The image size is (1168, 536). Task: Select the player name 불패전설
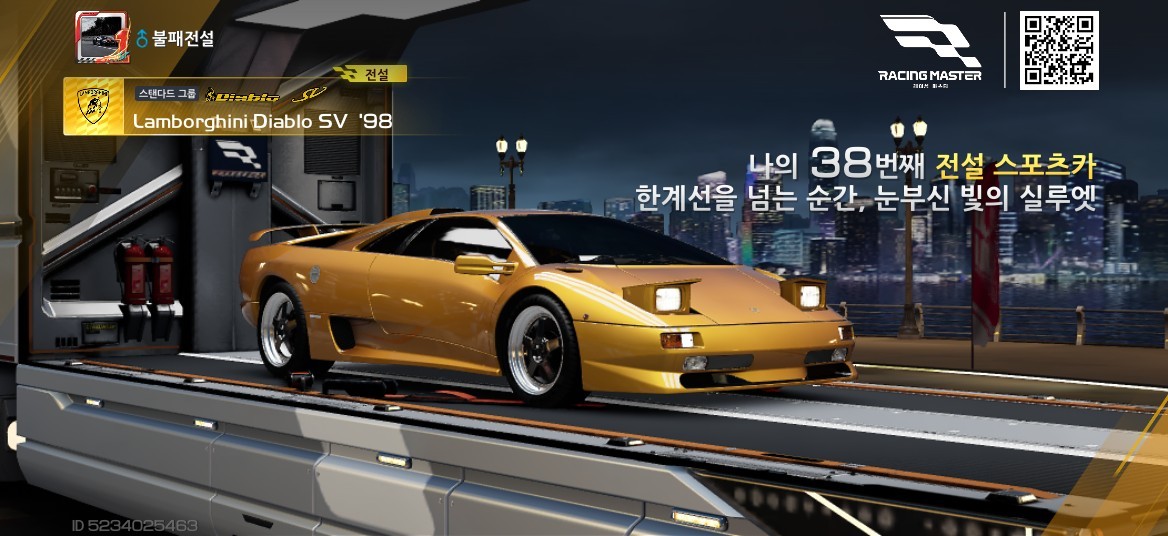[183, 39]
